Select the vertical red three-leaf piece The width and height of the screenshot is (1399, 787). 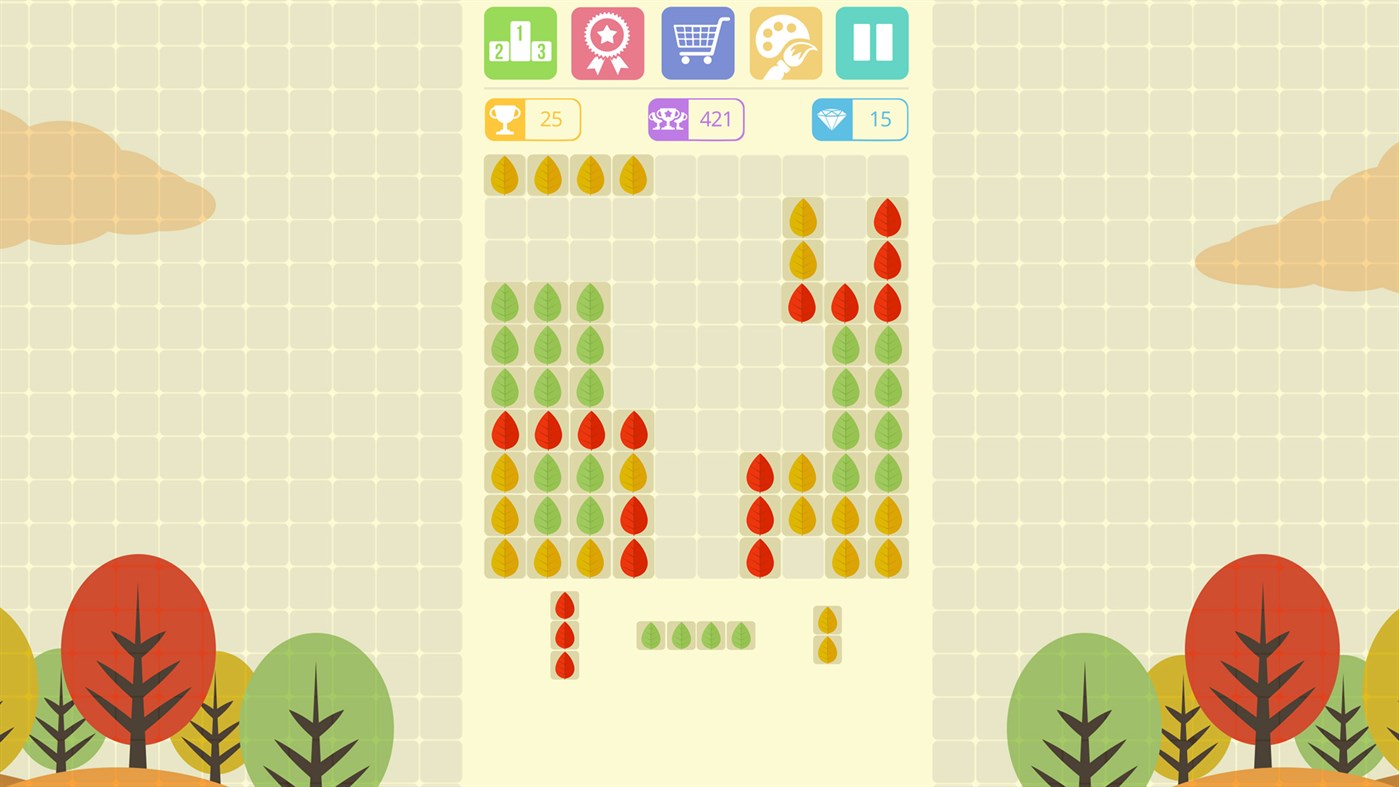[564, 636]
